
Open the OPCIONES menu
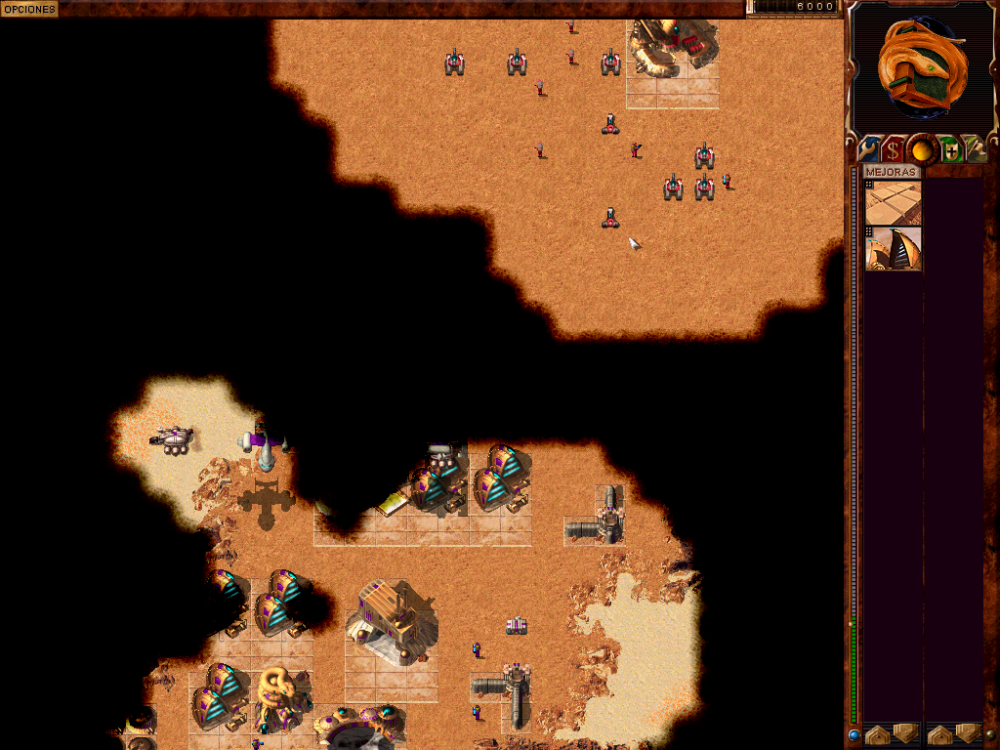[29, 8]
